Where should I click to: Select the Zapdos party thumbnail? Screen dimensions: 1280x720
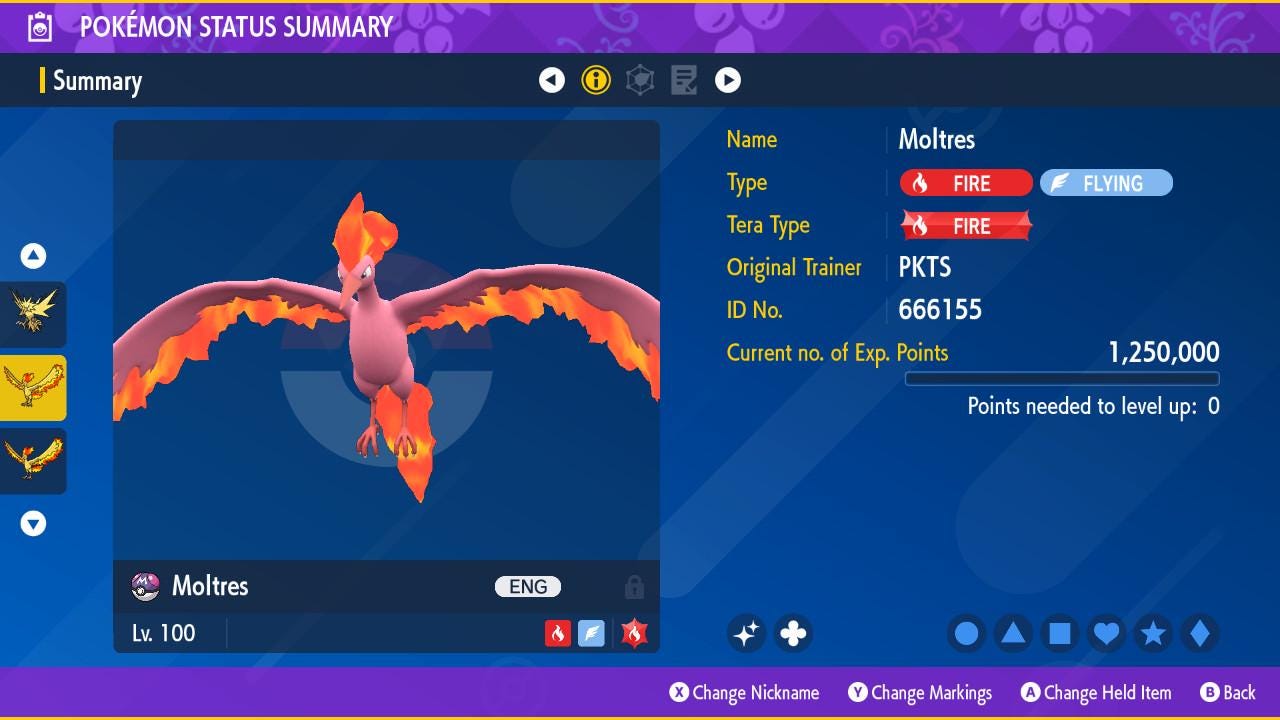pyautogui.click(x=33, y=314)
